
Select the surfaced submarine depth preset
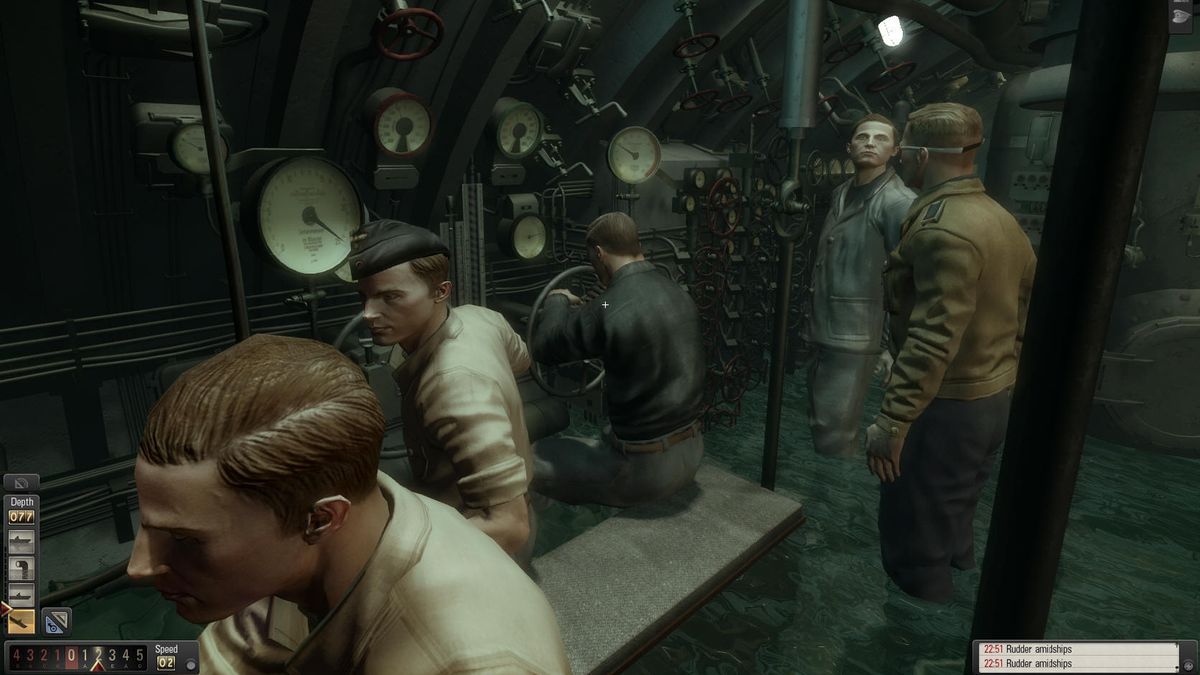pos(21,542)
